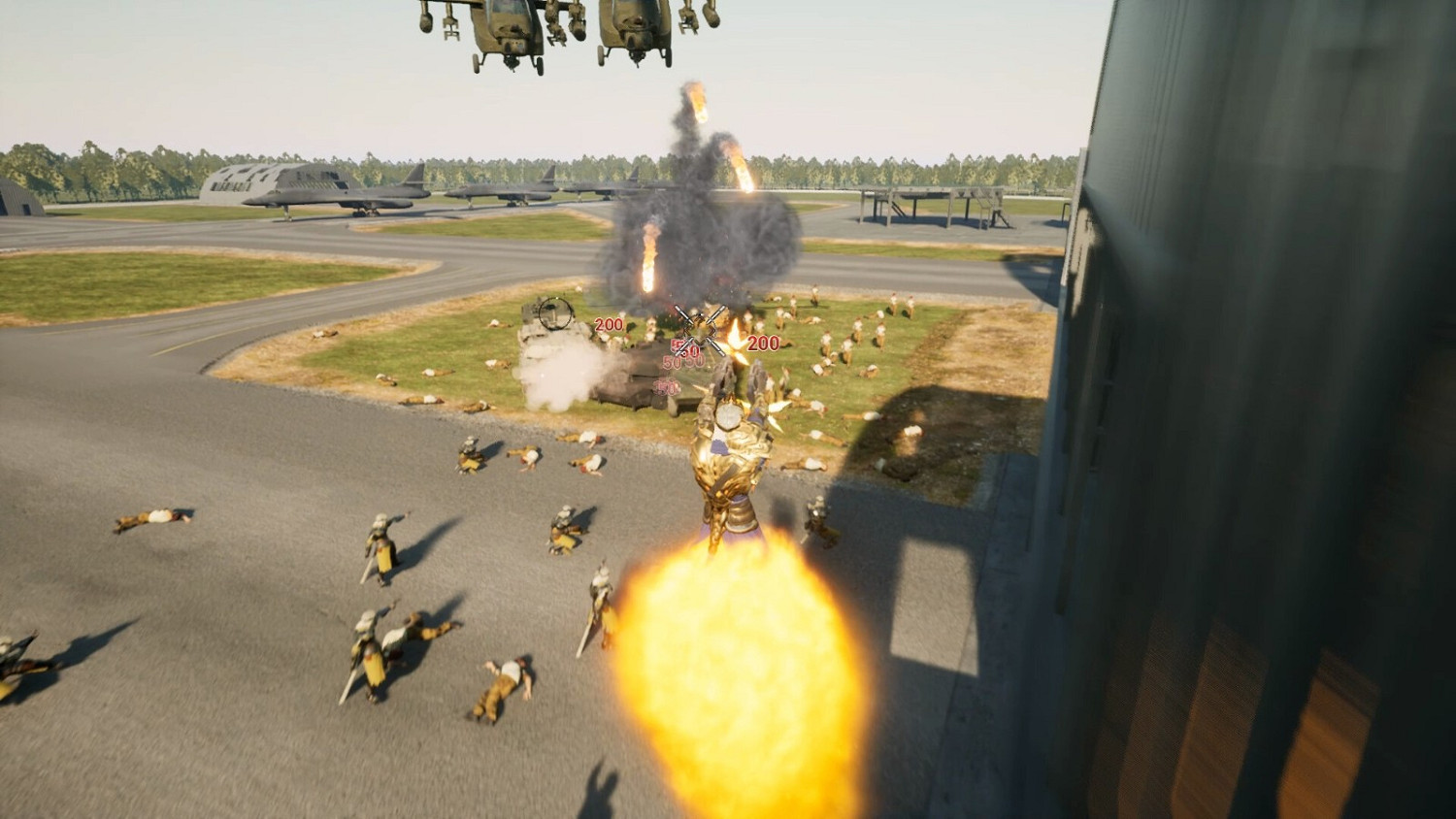Click the left red 200 damage number

point(609,325)
